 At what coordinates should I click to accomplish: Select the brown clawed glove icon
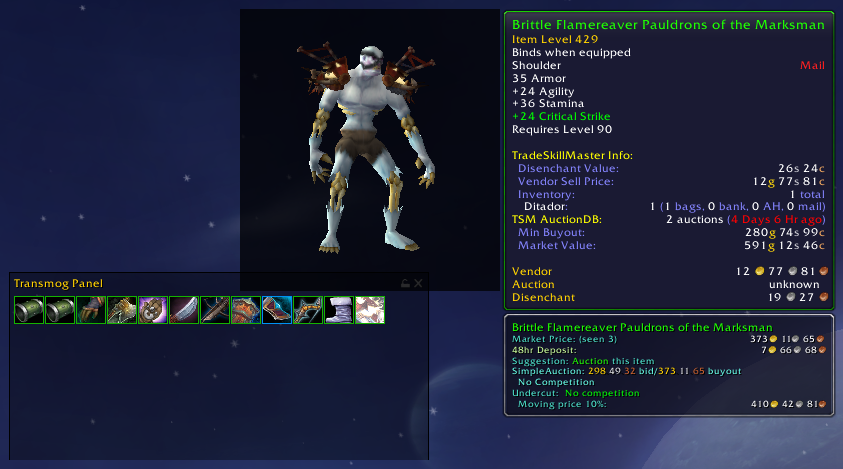tap(90, 310)
